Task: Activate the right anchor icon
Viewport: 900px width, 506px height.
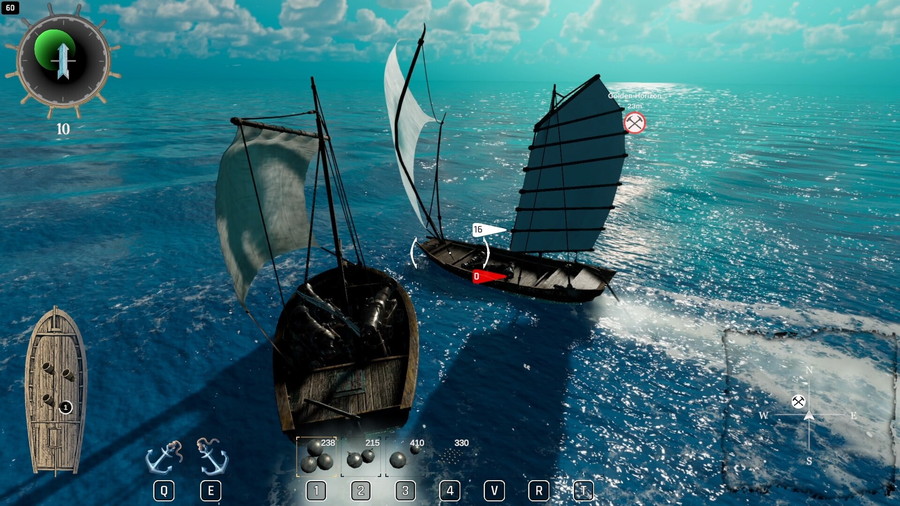Action: click(212, 456)
